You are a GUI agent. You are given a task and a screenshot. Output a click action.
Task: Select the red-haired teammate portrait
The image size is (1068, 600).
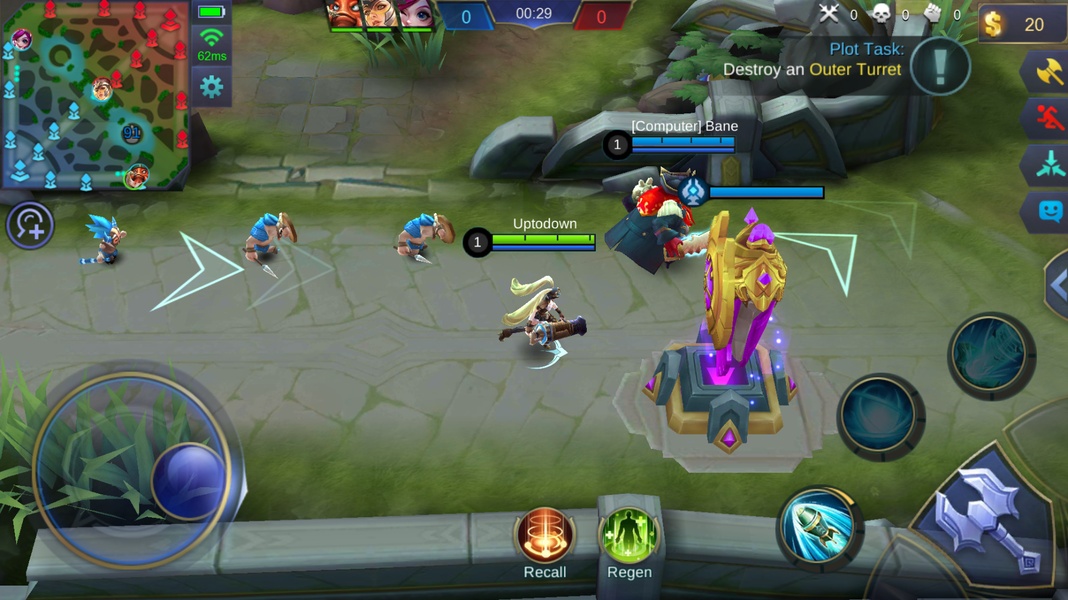click(x=414, y=14)
